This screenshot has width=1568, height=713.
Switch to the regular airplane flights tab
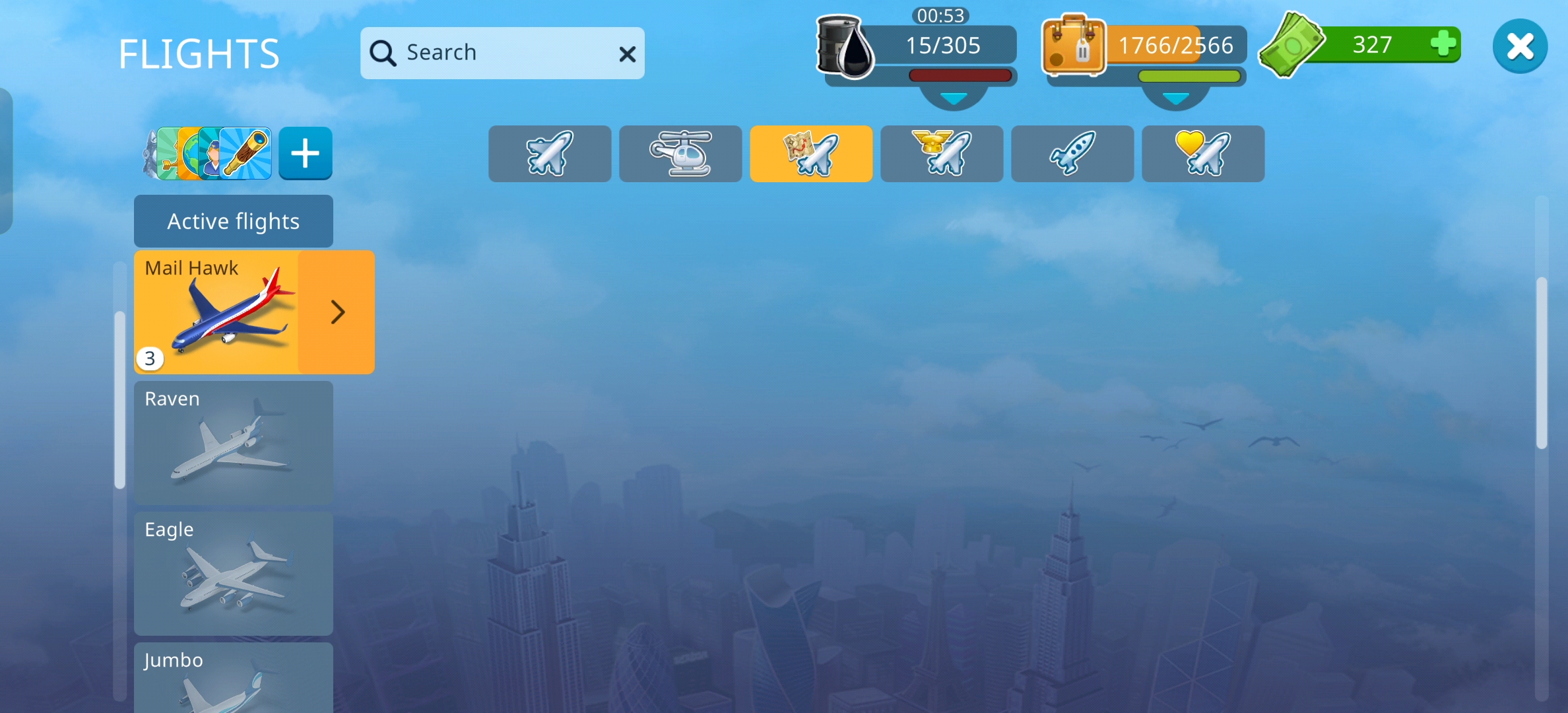pyautogui.click(x=549, y=154)
